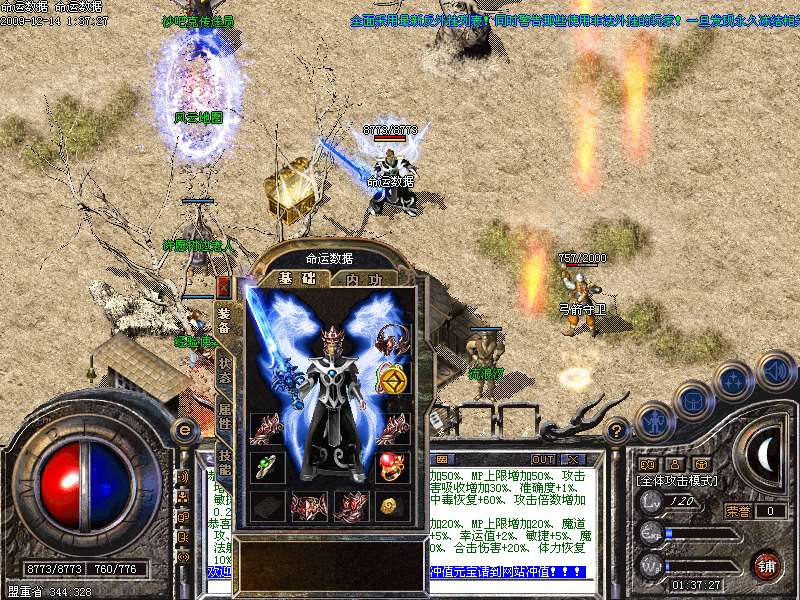This screenshot has width=800, height=600.
Task: Close the character equipment panel
Action: (223, 287)
